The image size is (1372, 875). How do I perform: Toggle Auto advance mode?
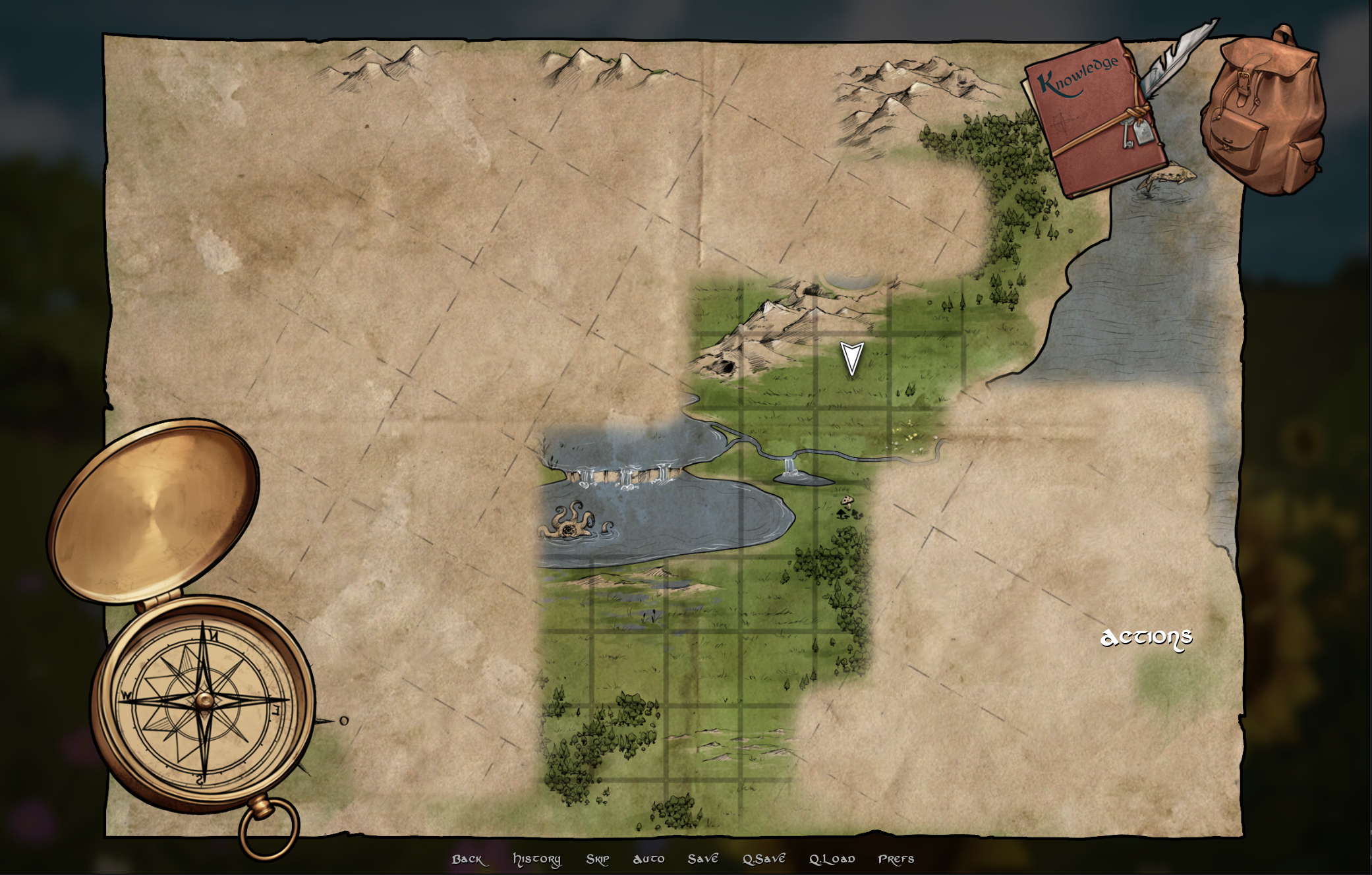coord(648,859)
